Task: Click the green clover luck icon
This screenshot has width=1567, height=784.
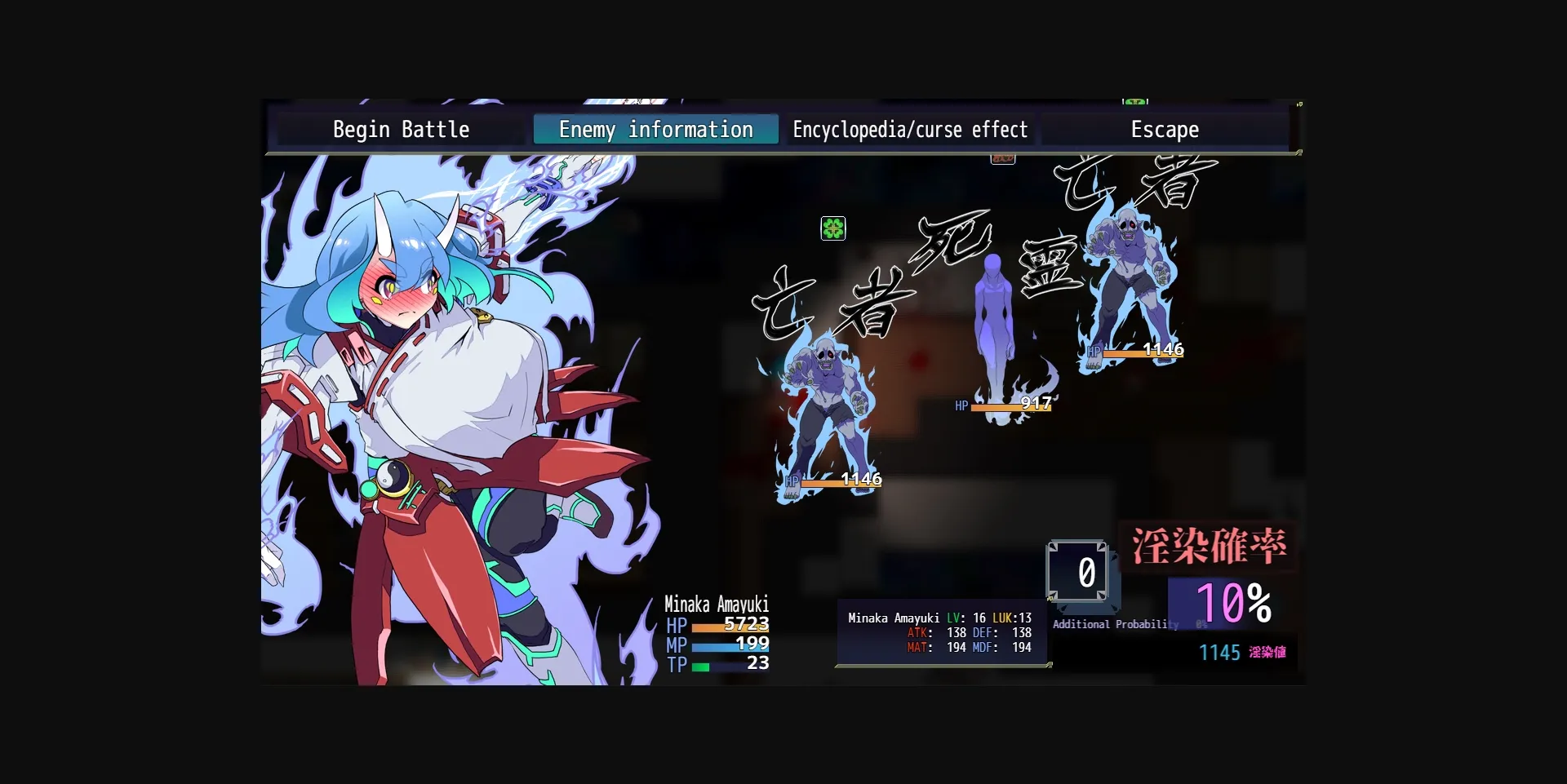Action: click(834, 228)
